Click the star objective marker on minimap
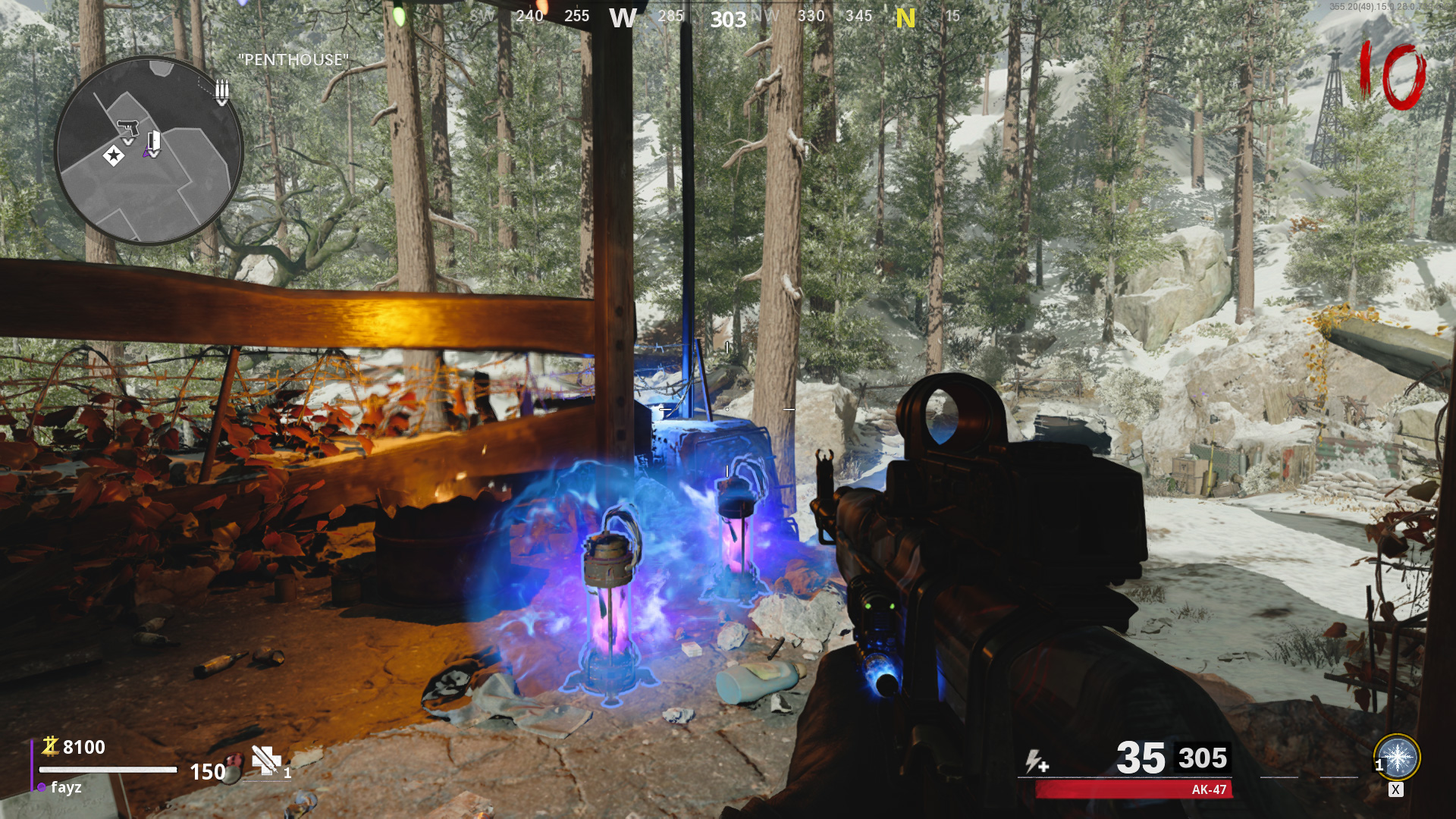 click(114, 156)
